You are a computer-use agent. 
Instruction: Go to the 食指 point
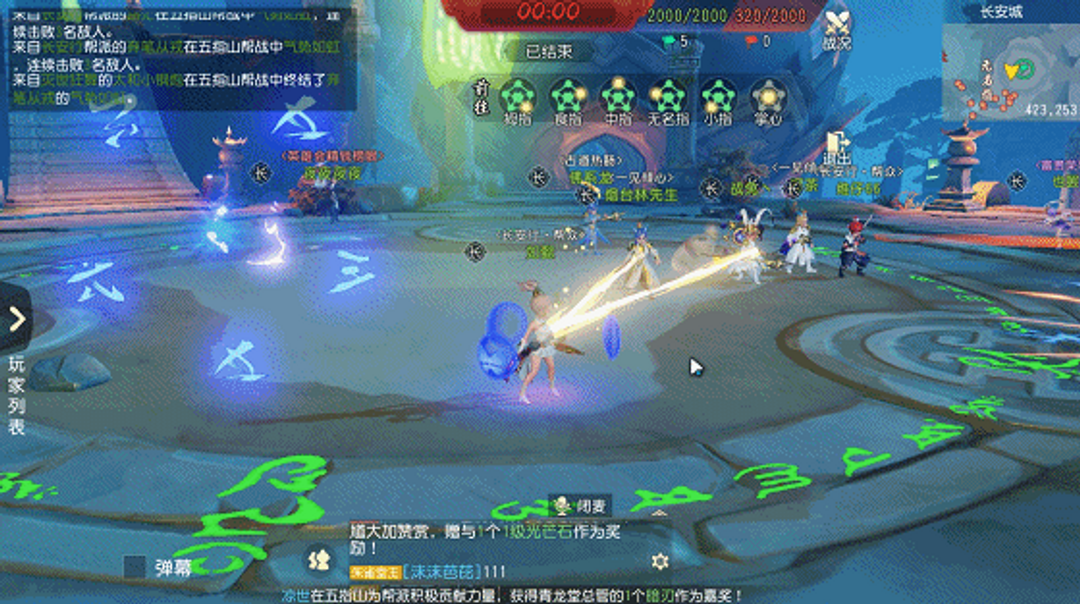coord(568,98)
